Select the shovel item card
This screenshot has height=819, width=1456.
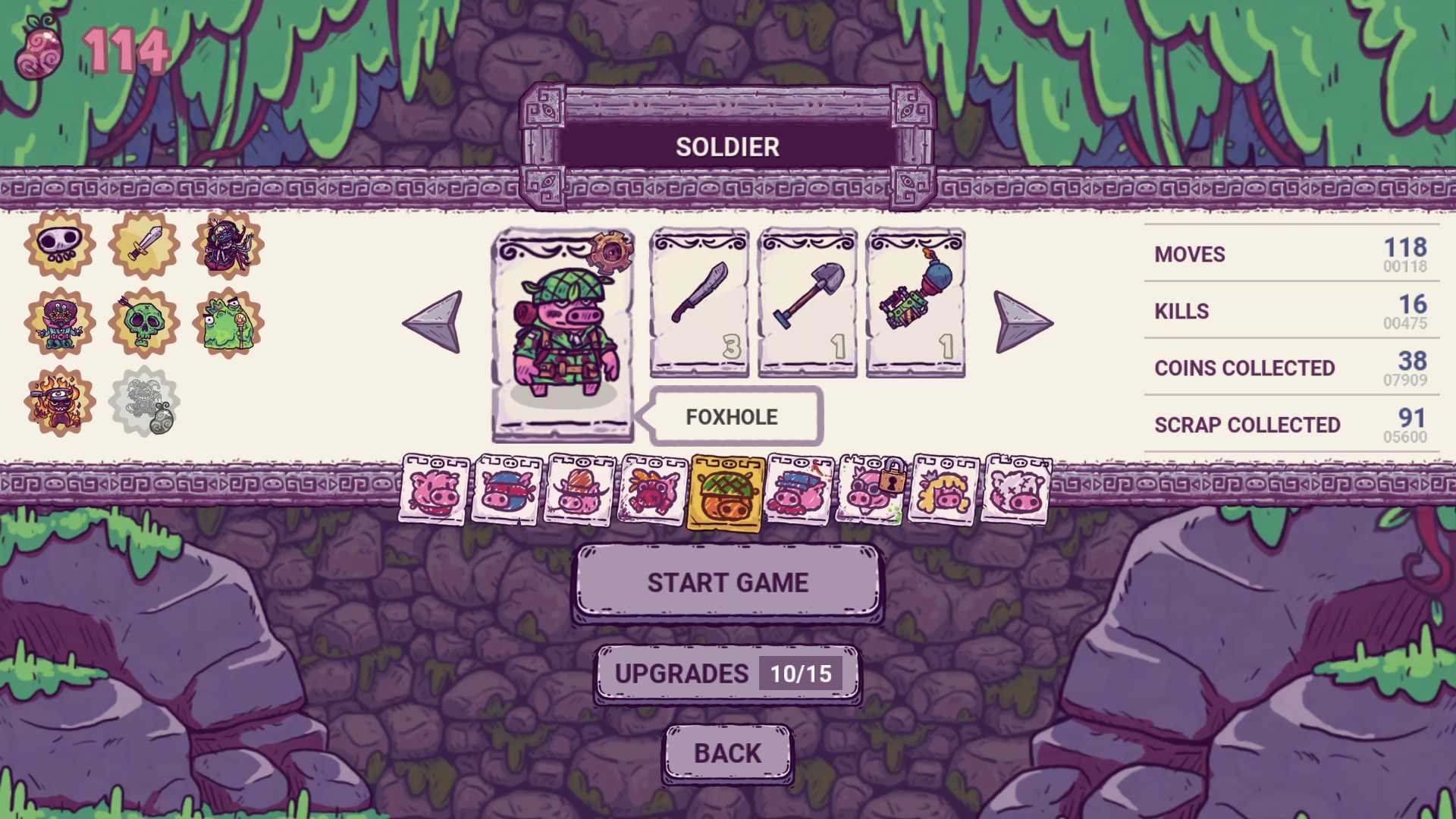tap(808, 302)
